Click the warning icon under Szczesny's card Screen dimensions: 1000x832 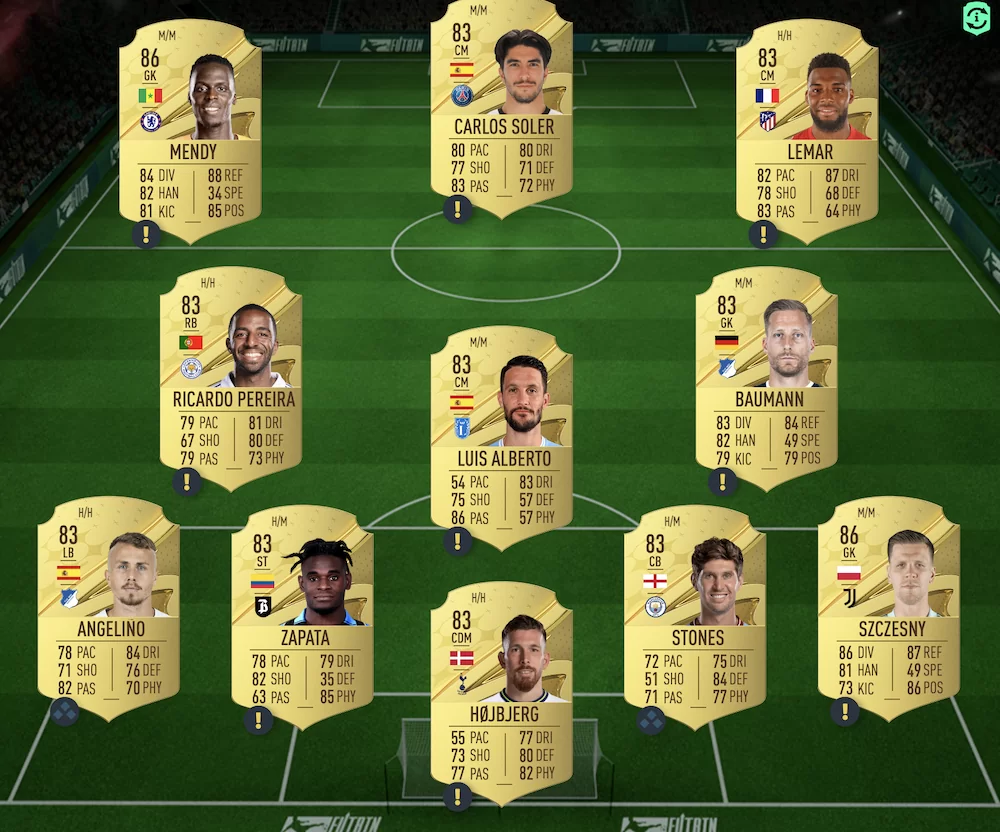pyautogui.click(x=845, y=711)
